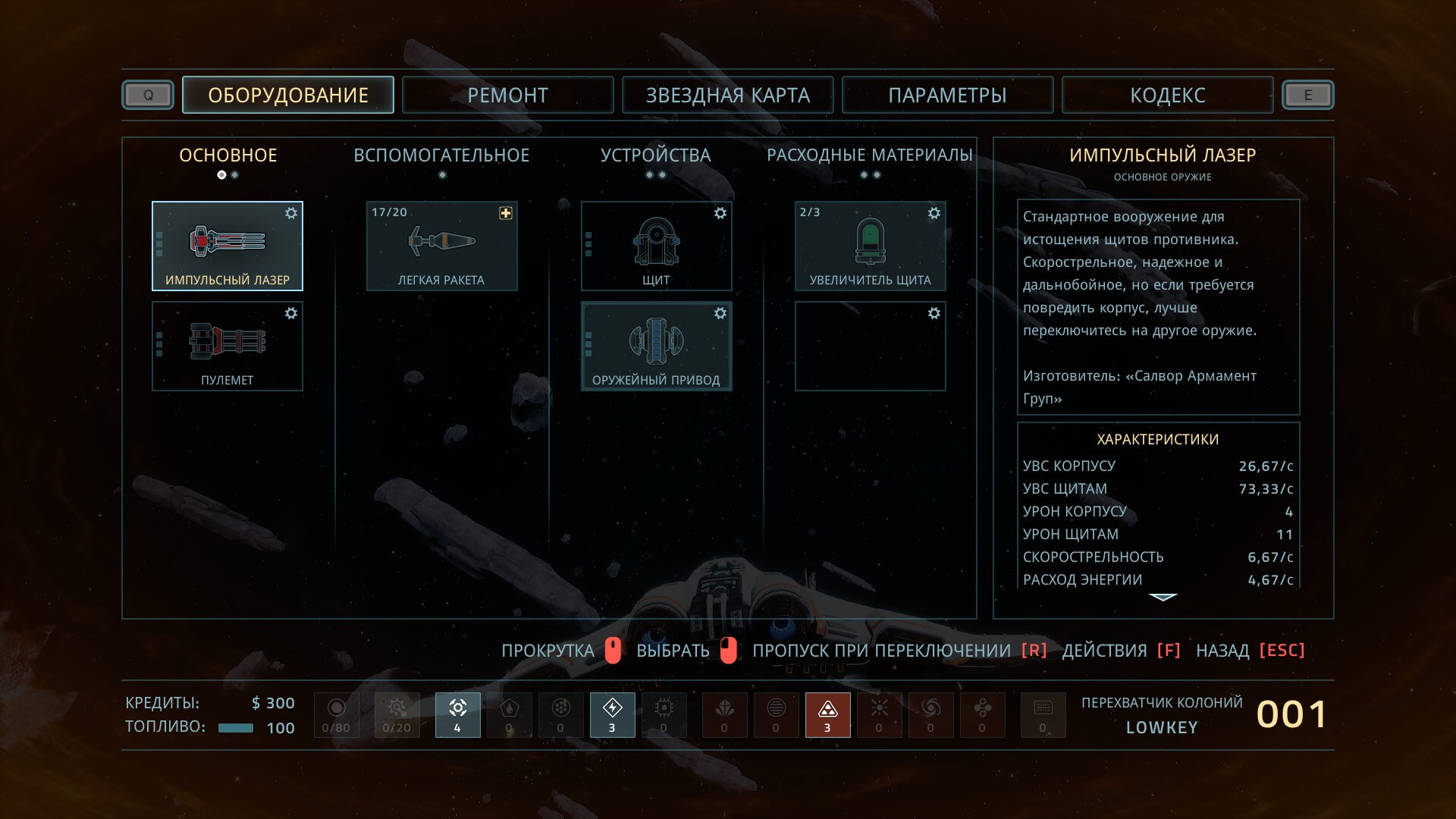Select the ЛЕГКАЯ РАКЕТА slot

click(x=441, y=246)
